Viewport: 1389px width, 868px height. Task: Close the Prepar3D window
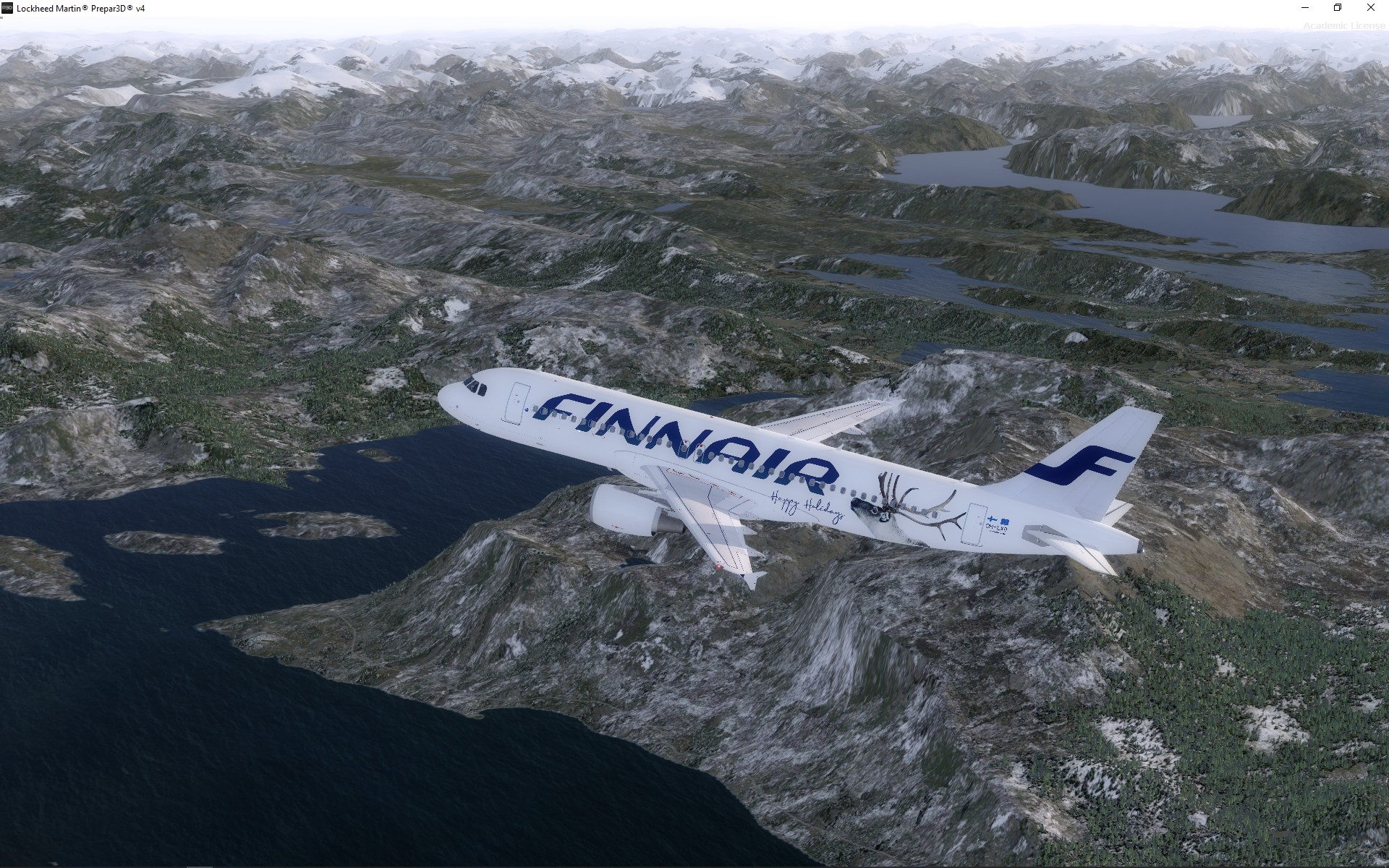(1371, 8)
